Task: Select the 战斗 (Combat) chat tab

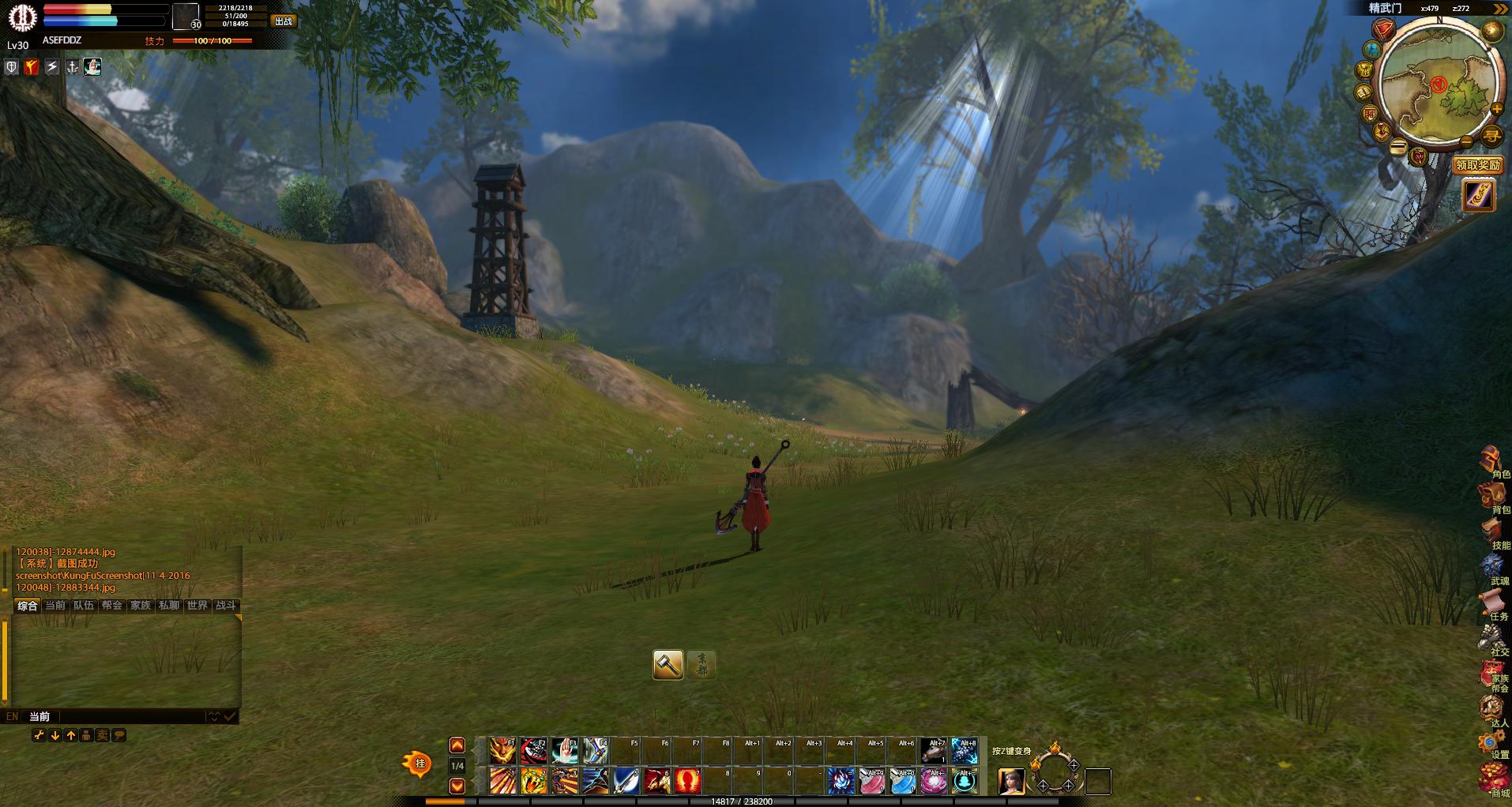Action: click(x=226, y=606)
